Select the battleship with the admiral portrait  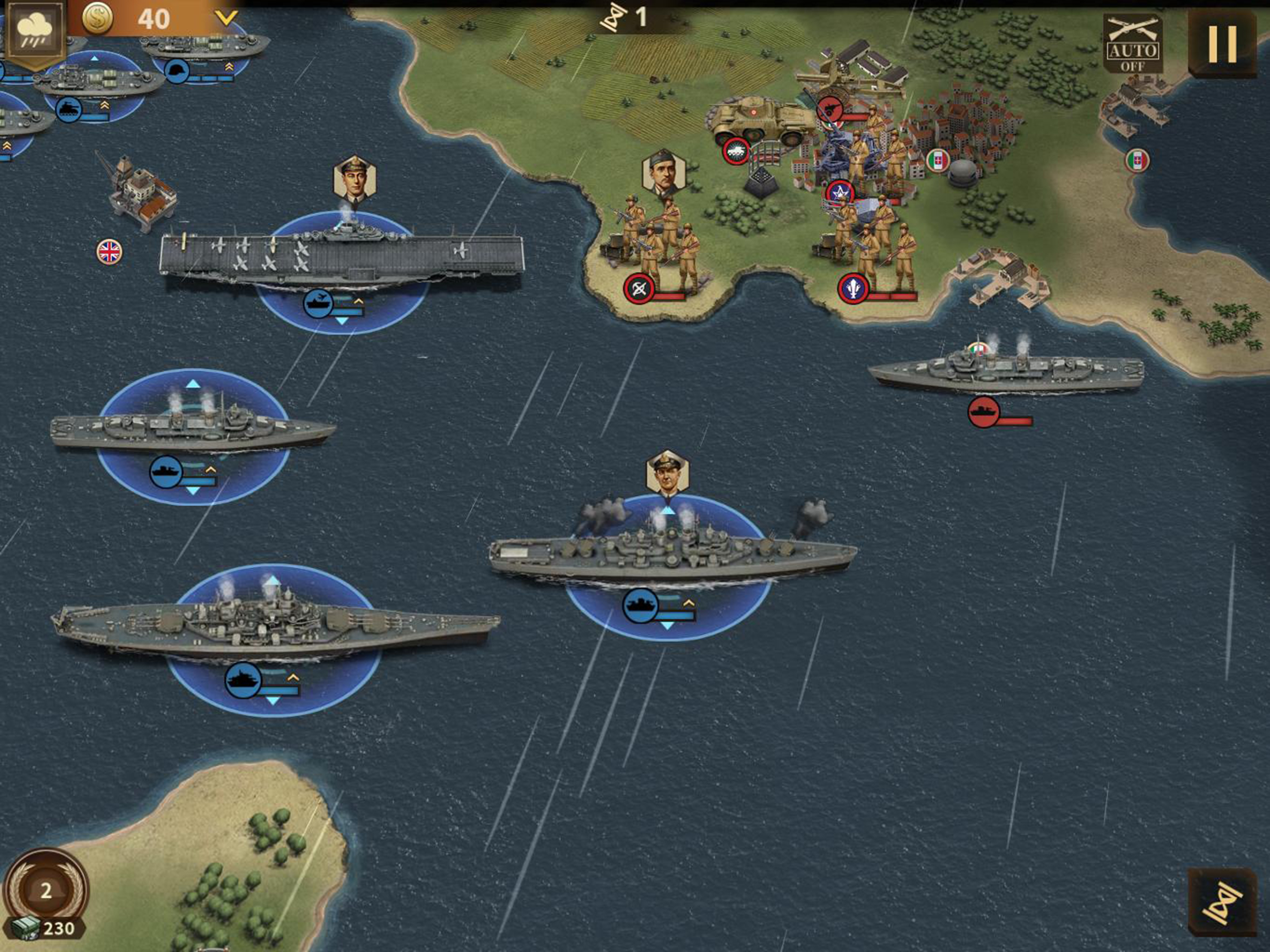click(672, 554)
